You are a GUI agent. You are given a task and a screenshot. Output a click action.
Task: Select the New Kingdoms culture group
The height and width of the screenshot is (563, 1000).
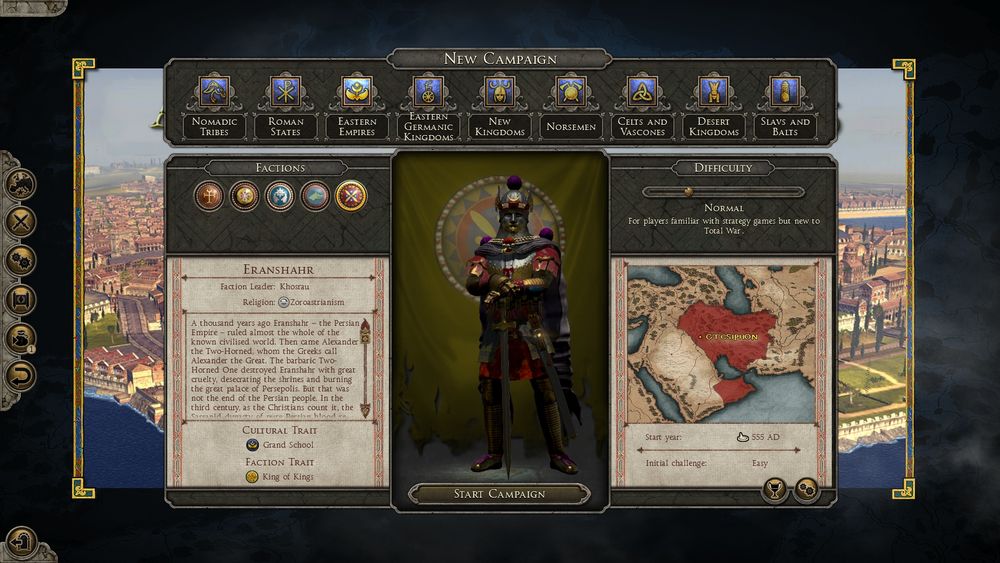coord(499,103)
